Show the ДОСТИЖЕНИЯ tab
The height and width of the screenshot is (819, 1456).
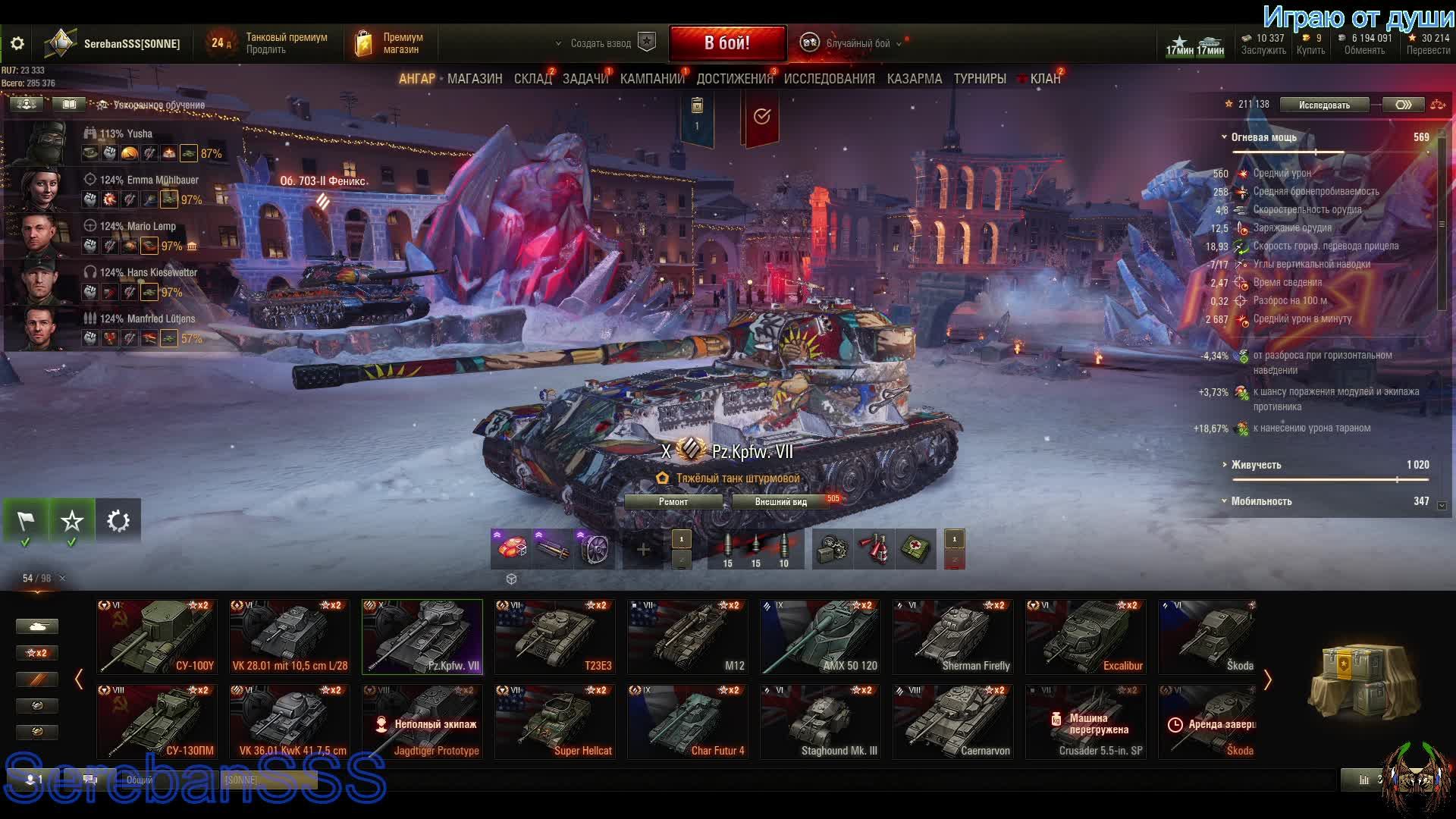[734, 79]
